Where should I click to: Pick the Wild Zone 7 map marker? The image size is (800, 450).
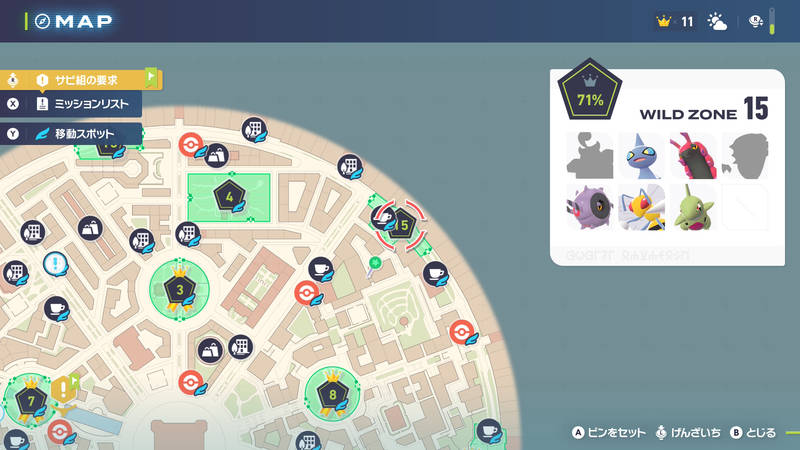31,401
